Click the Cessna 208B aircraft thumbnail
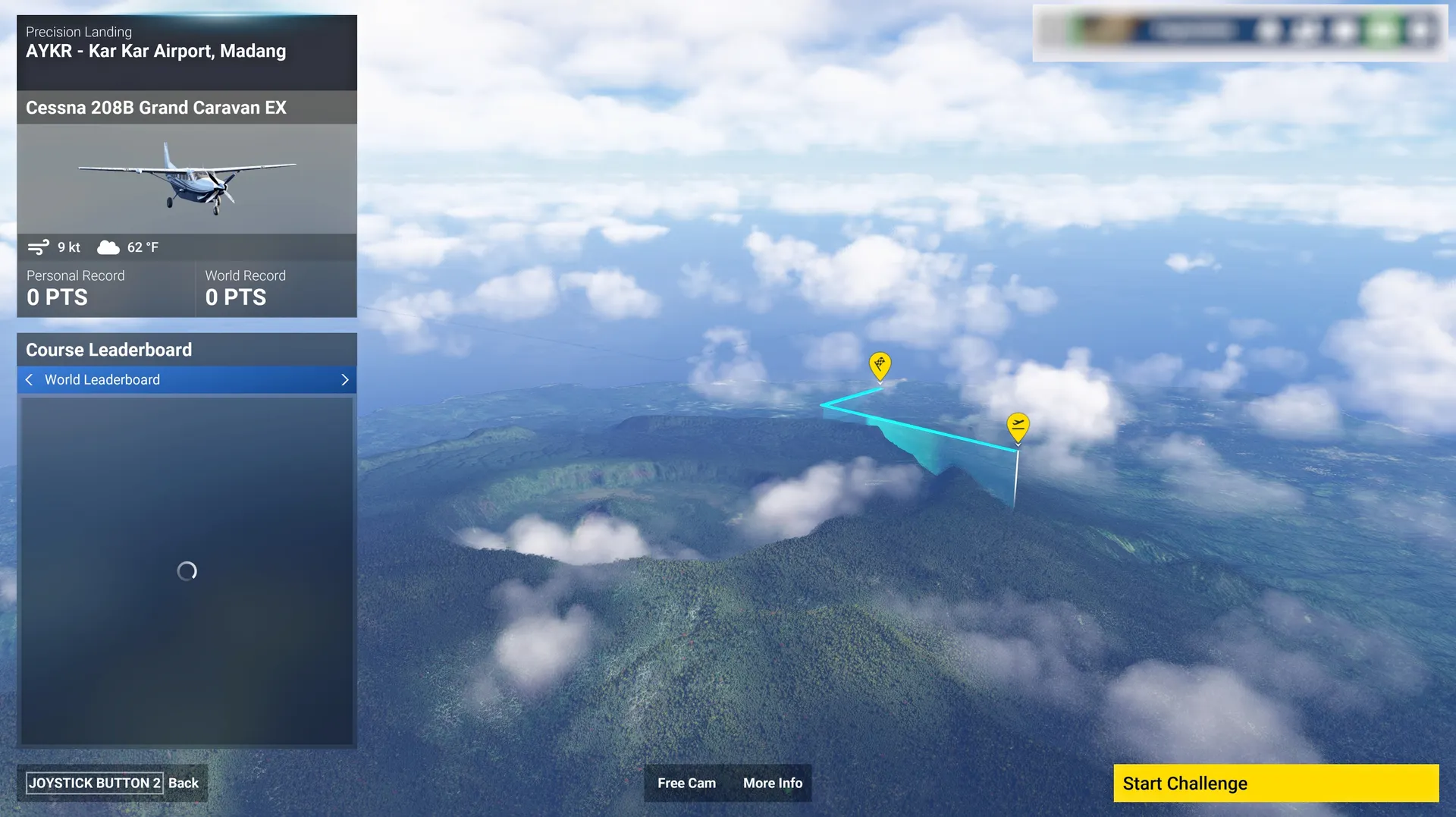The height and width of the screenshot is (817, 1456). [187, 179]
